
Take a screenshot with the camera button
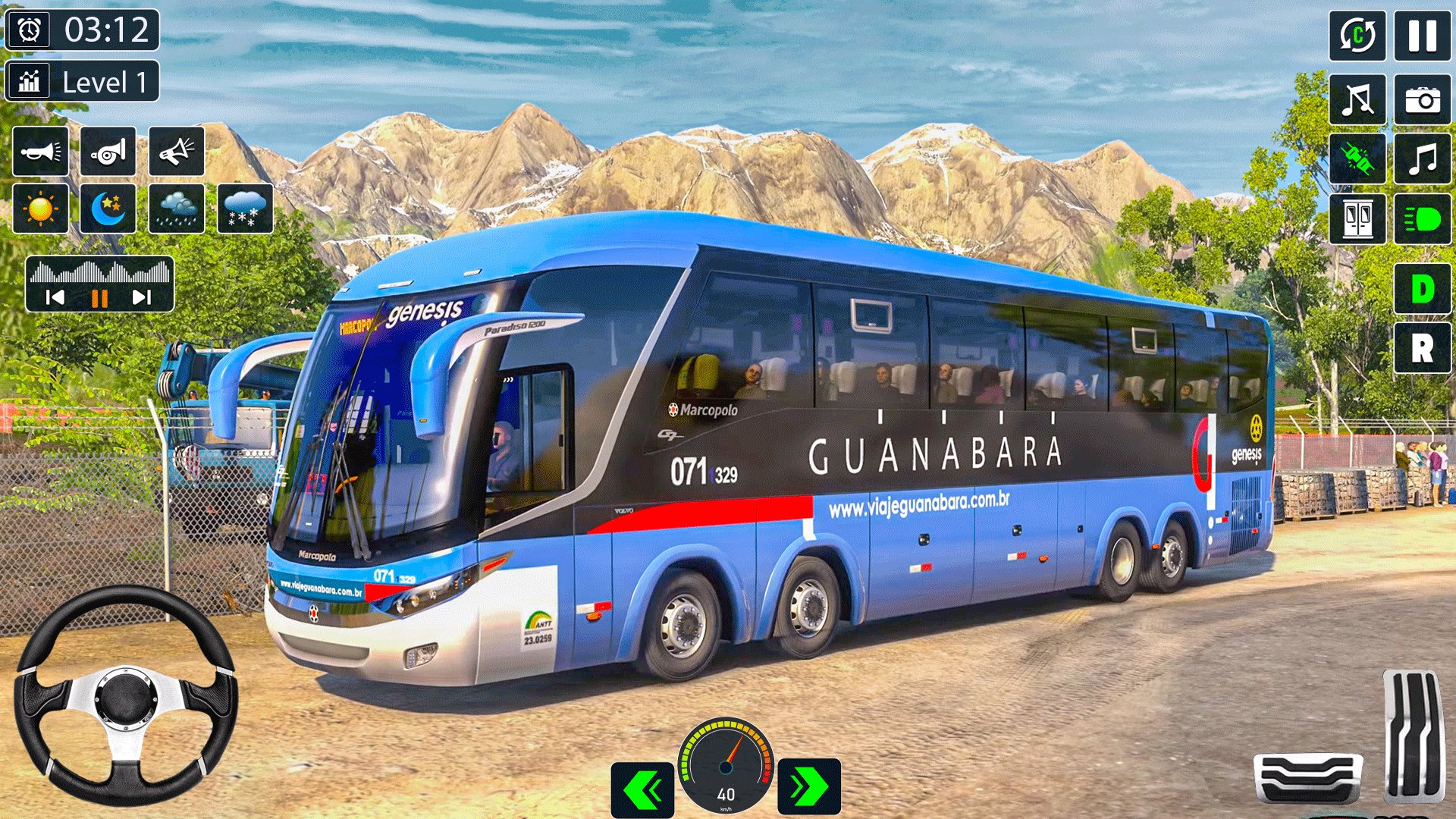pos(1422,99)
